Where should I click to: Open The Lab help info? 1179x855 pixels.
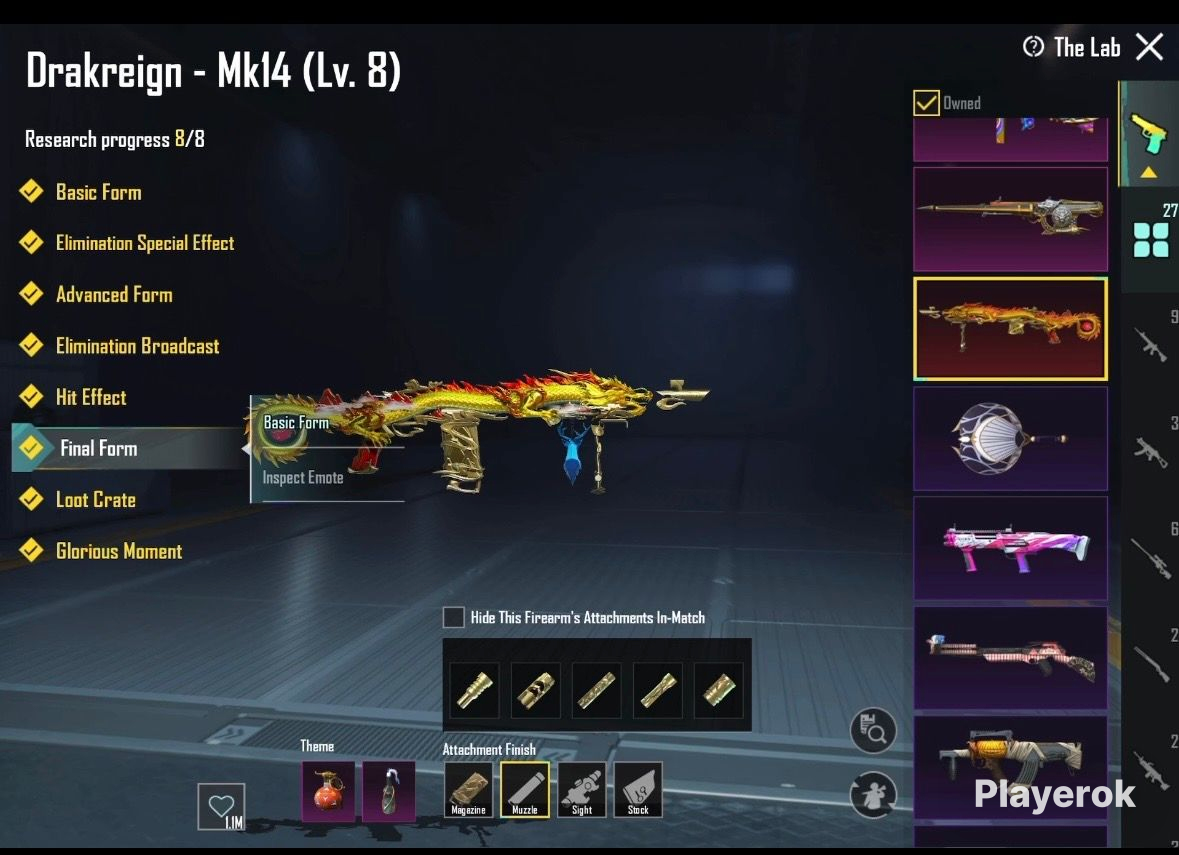point(1033,47)
